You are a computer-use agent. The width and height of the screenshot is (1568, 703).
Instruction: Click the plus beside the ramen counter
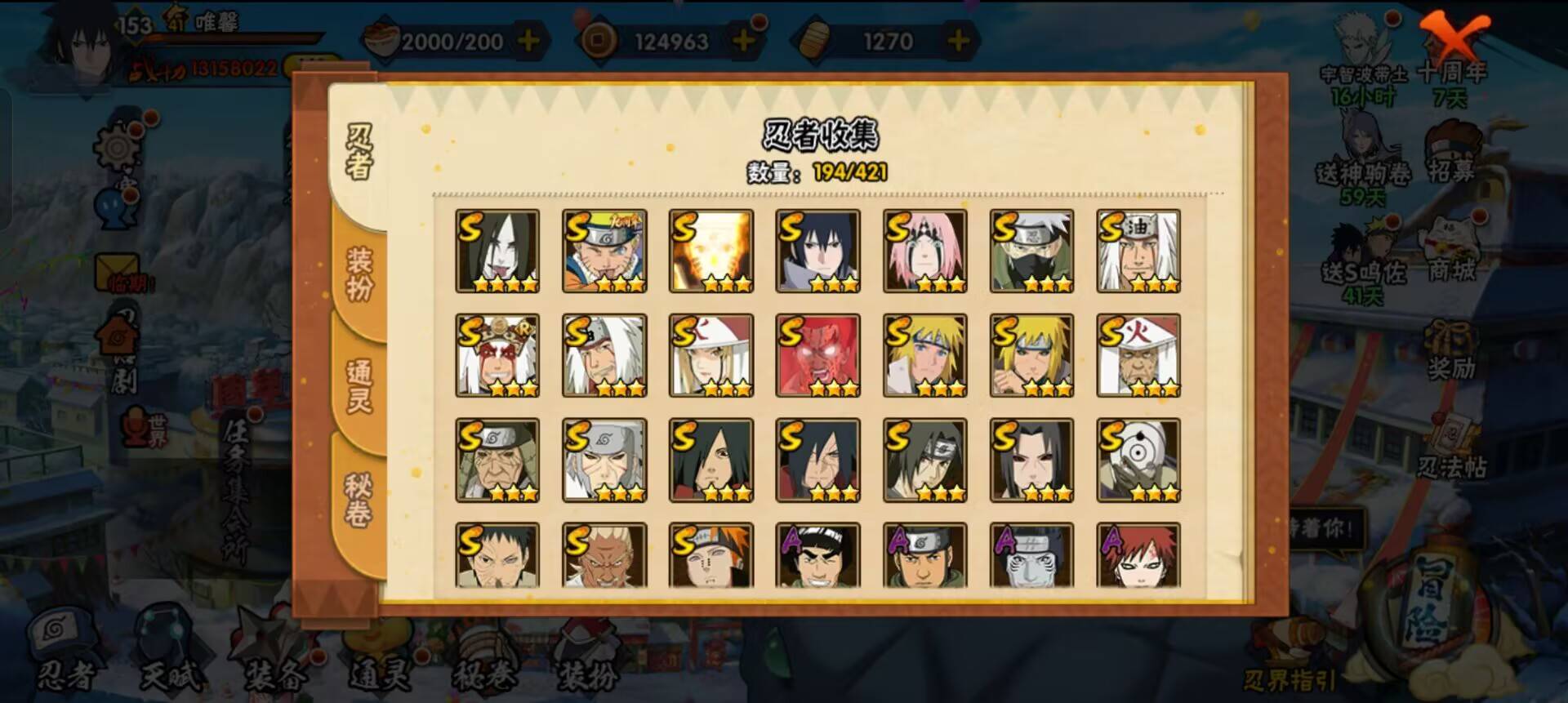coord(528,42)
